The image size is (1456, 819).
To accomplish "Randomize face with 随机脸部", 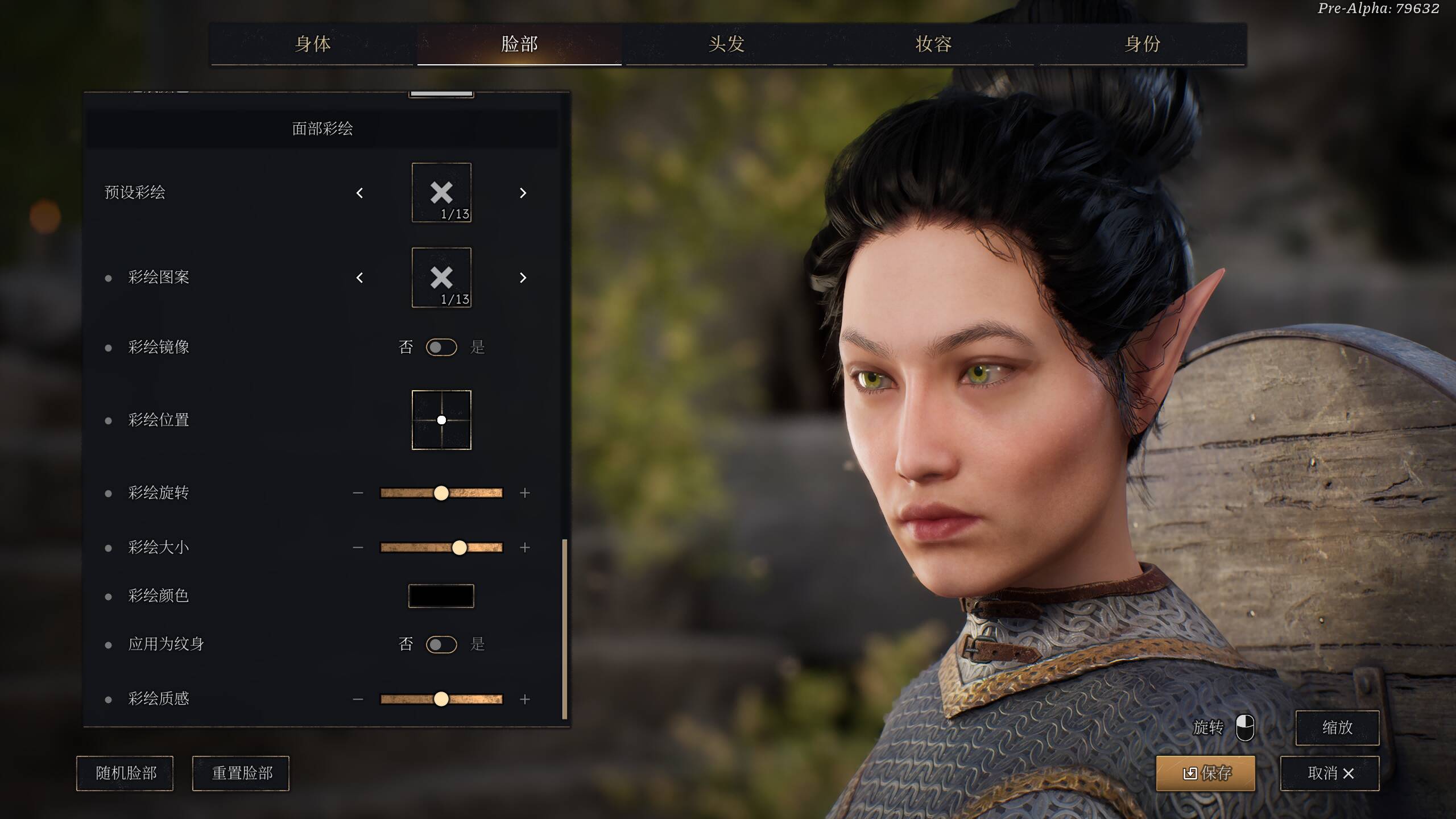I will coord(125,773).
